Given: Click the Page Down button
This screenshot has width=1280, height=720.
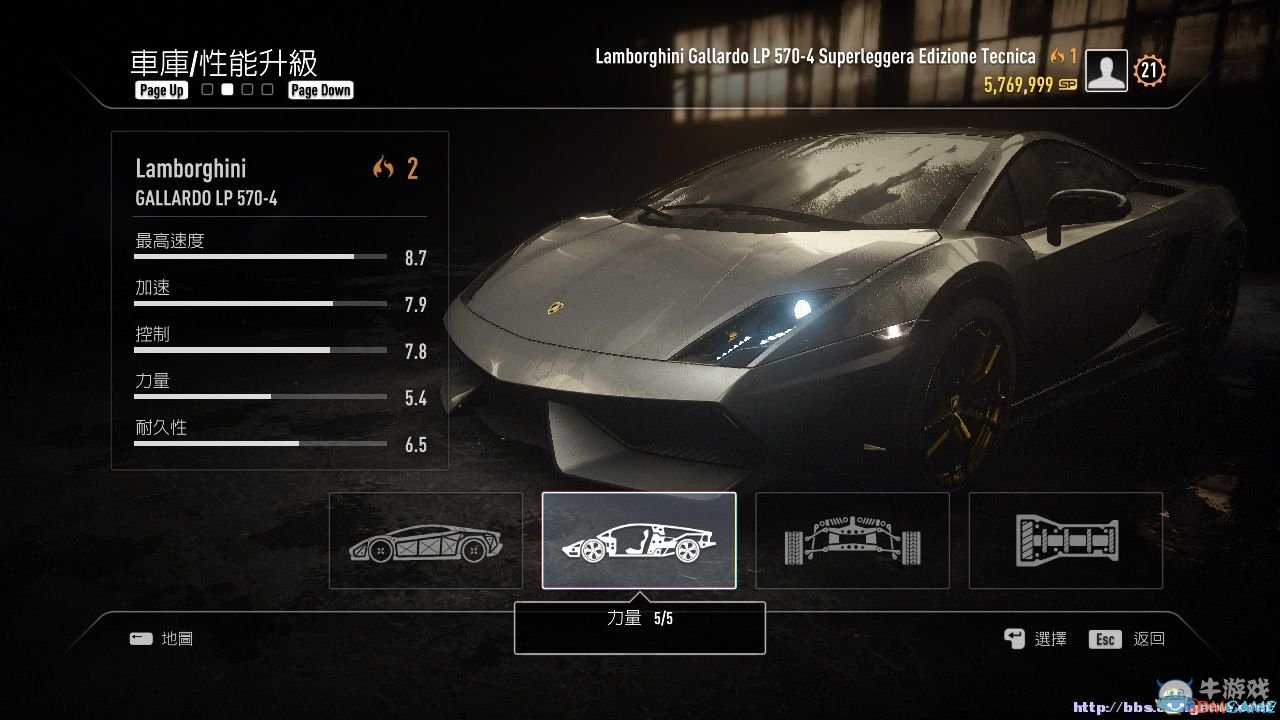Looking at the screenshot, I should tap(320, 89).
